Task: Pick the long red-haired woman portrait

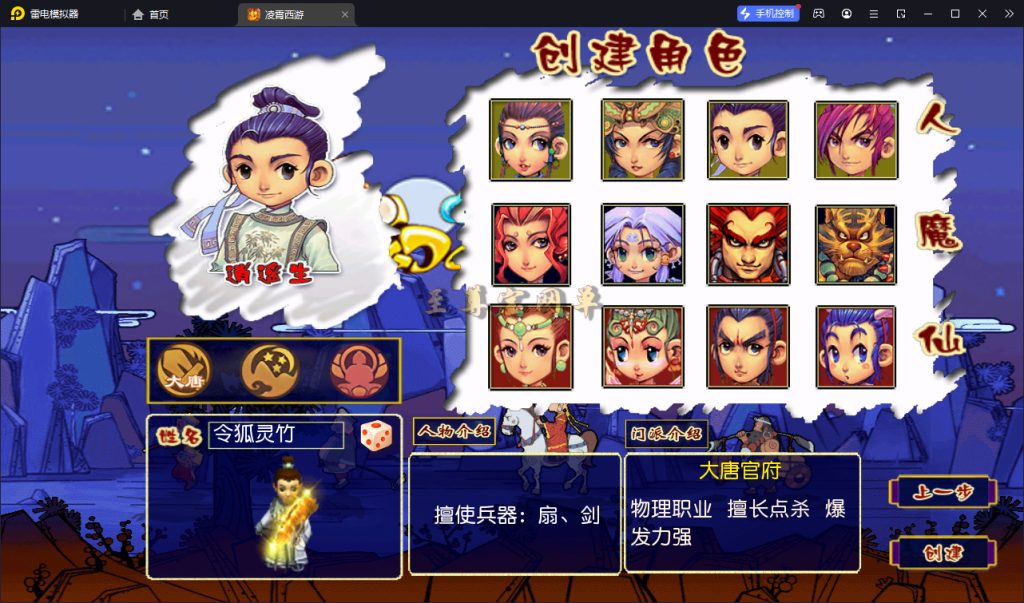Action: (531, 245)
